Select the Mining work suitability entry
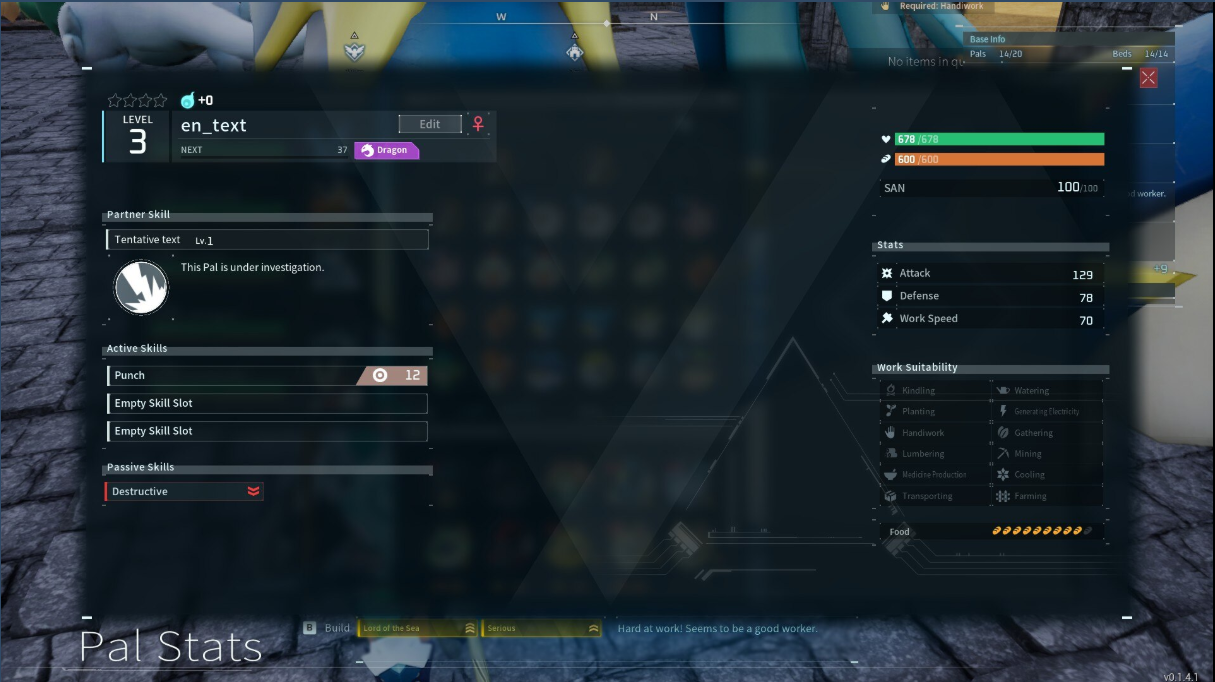Screen dimensions: 1215x682 [1027, 454]
